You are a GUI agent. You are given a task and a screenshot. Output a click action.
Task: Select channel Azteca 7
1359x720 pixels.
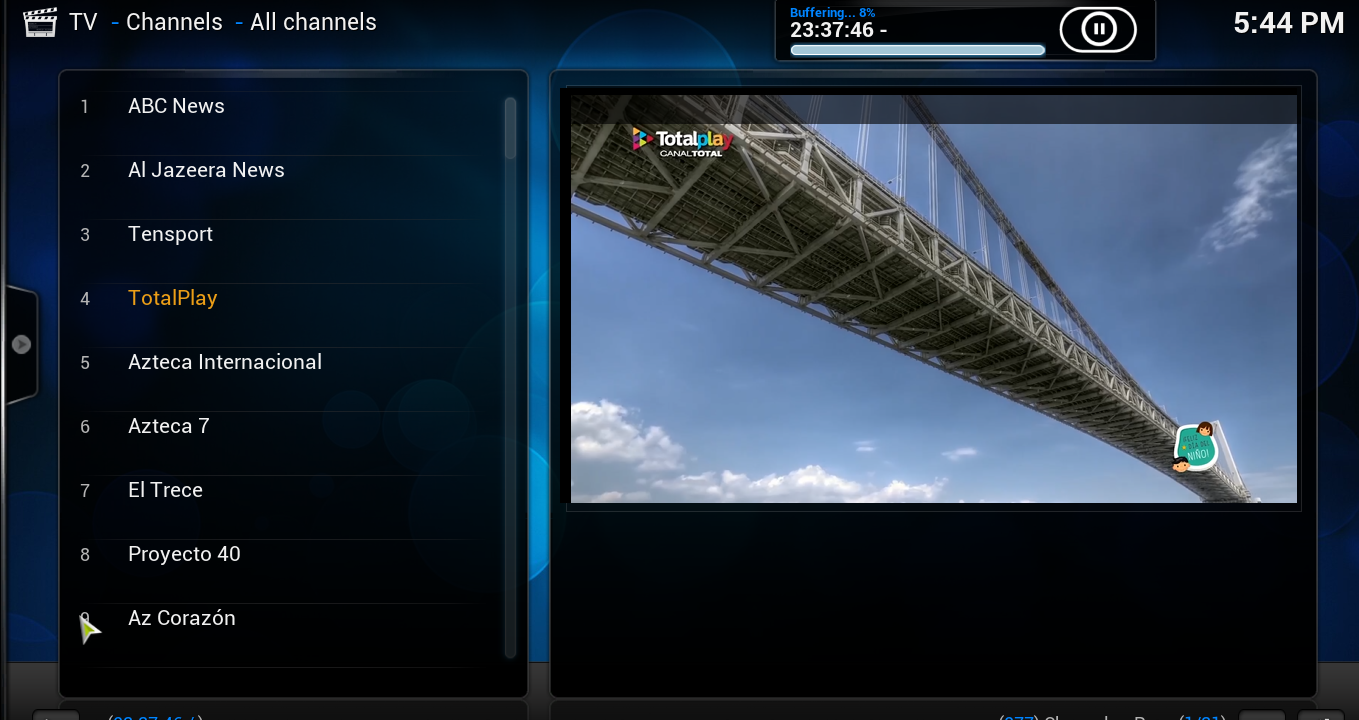(168, 426)
